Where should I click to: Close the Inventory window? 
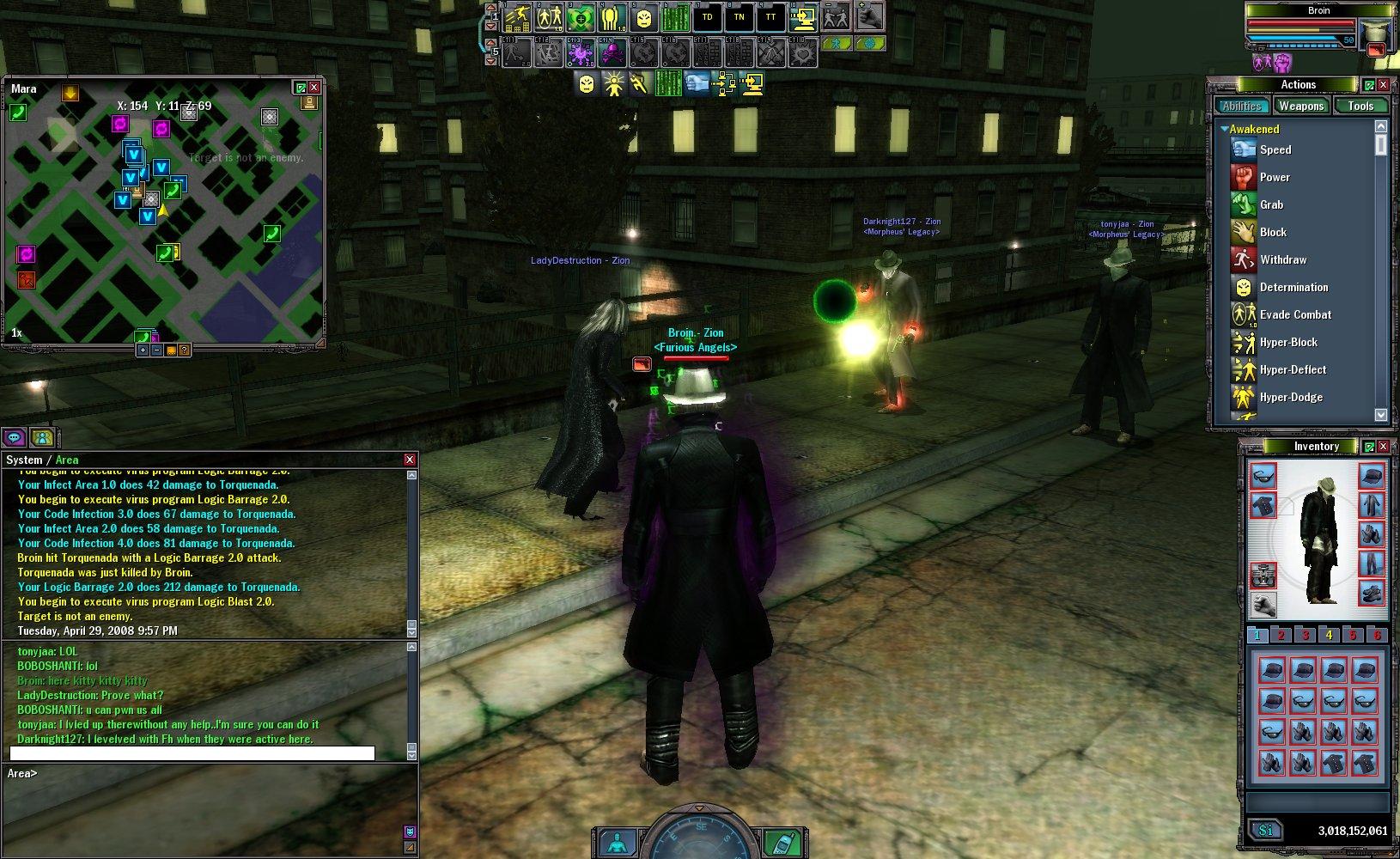[1383, 447]
